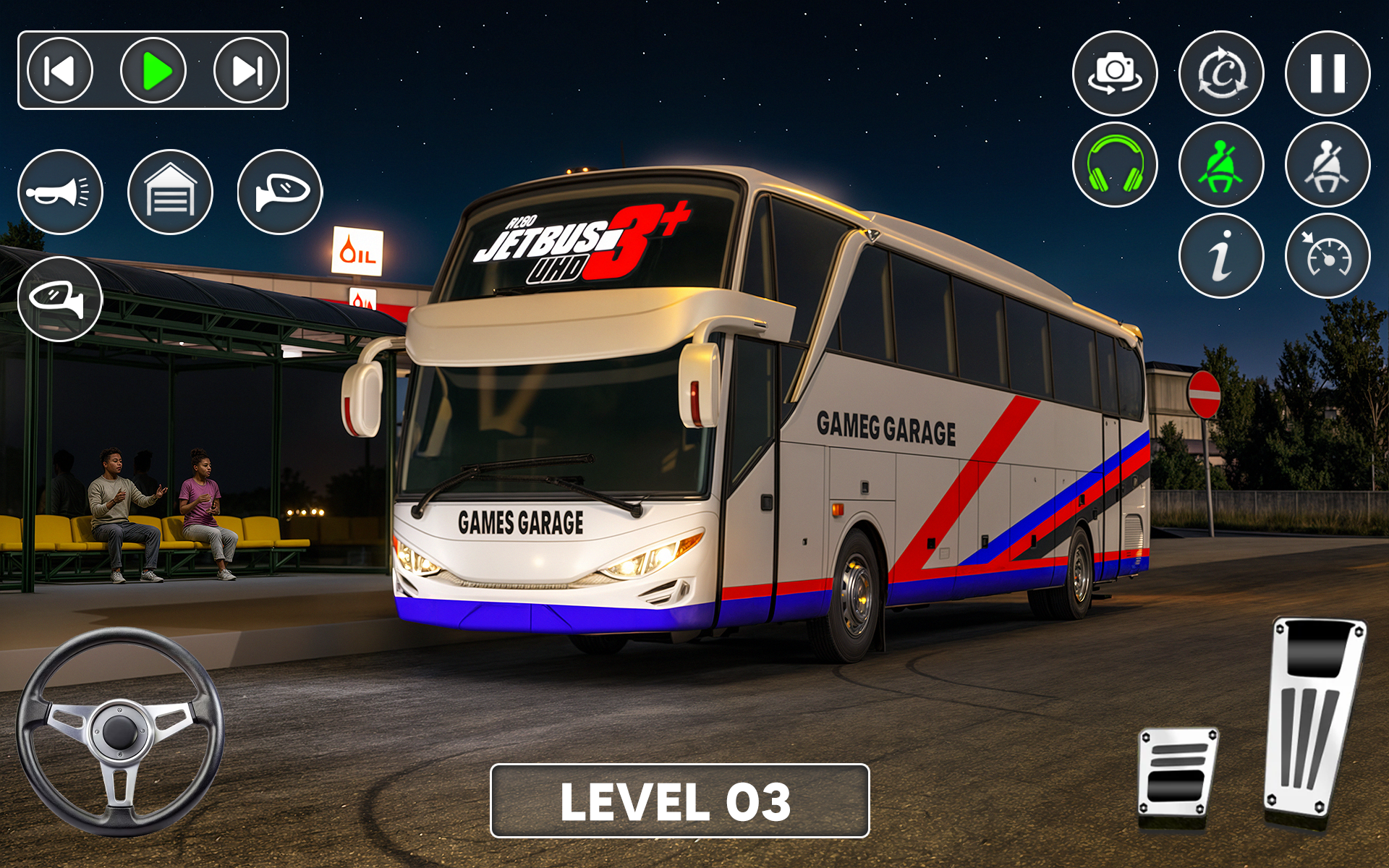Start playback with the green play button
The height and width of the screenshot is (868, 1389).
point(153,71)
